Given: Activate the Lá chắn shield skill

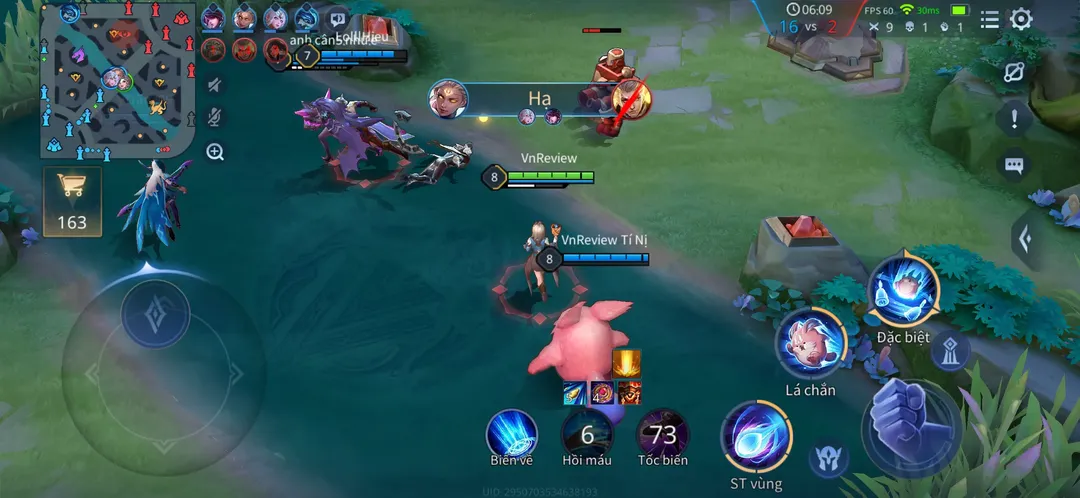Looking at the screenshot, I should [x=811, y=343].
